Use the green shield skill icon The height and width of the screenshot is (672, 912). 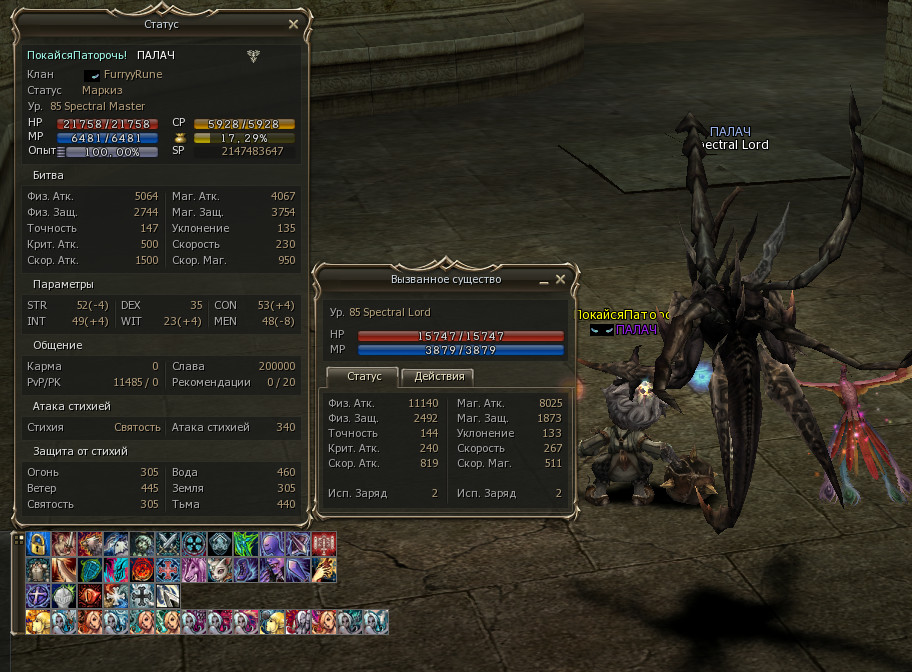point(90,570)
